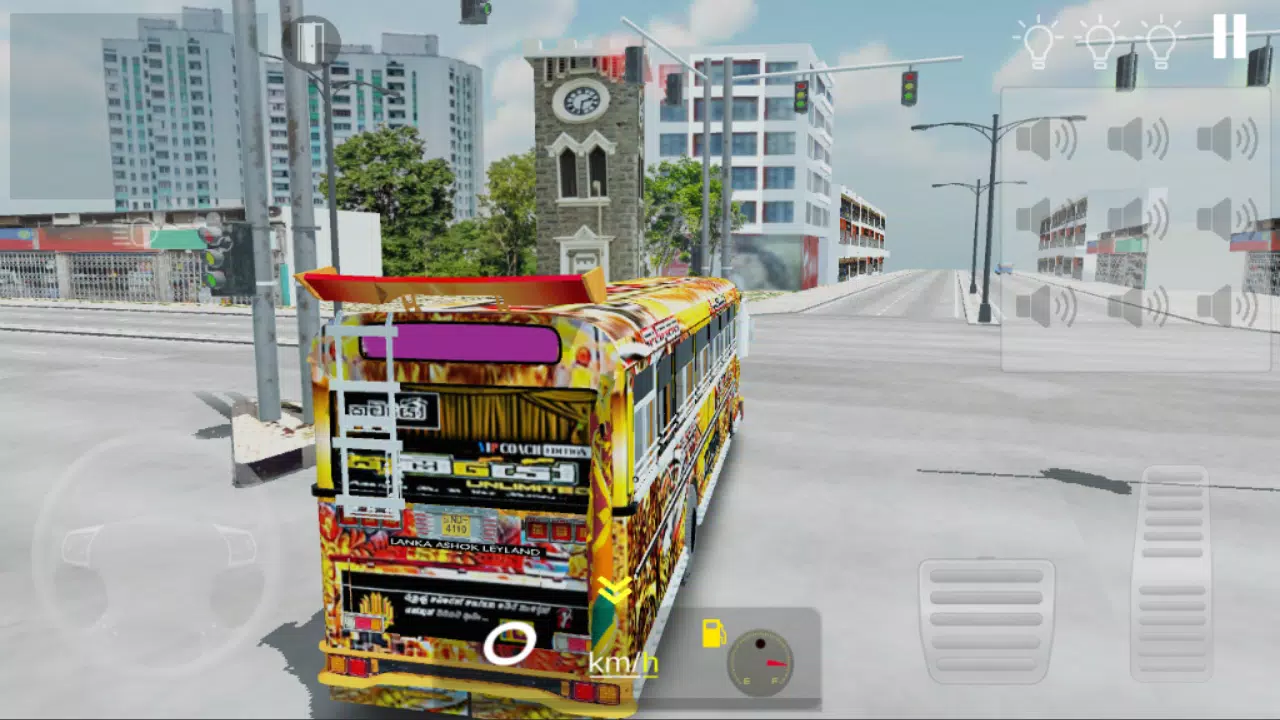Screen dimensions: 1280x720
Task: Toggle the rightmost light bulb
Action: (x=1163, y=38)
